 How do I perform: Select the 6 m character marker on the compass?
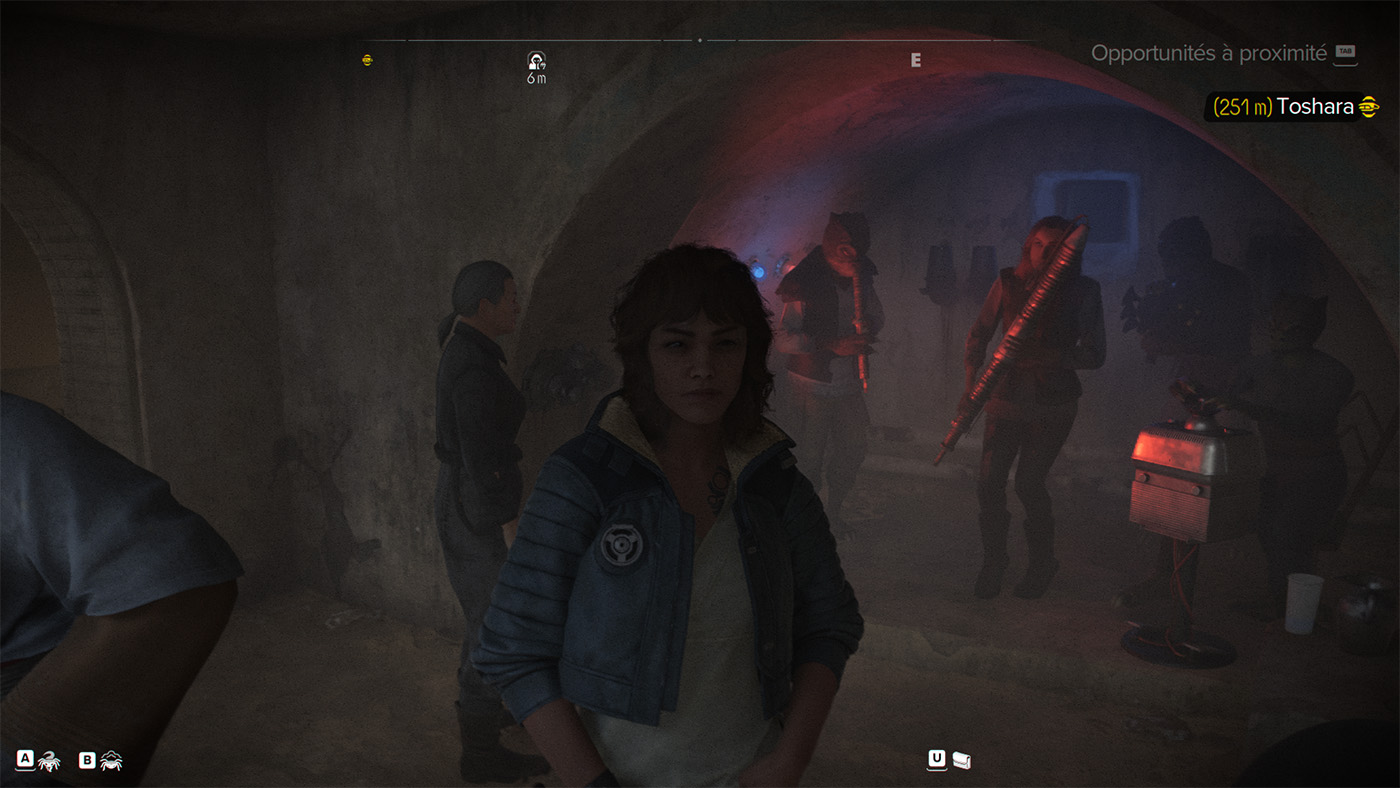[536, 62]
